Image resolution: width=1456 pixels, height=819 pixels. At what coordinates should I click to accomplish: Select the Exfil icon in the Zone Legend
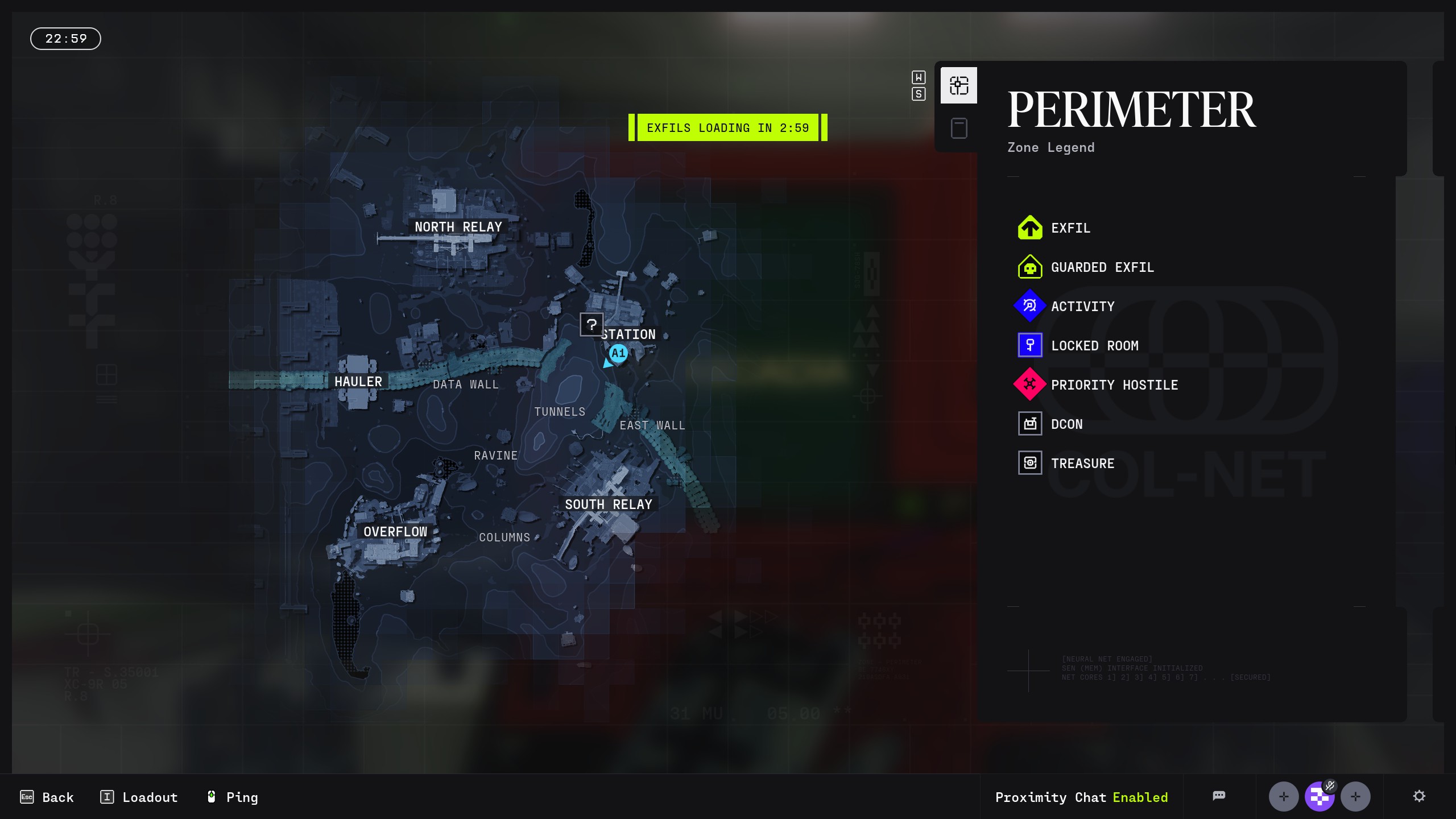(x=1030, y=227)
